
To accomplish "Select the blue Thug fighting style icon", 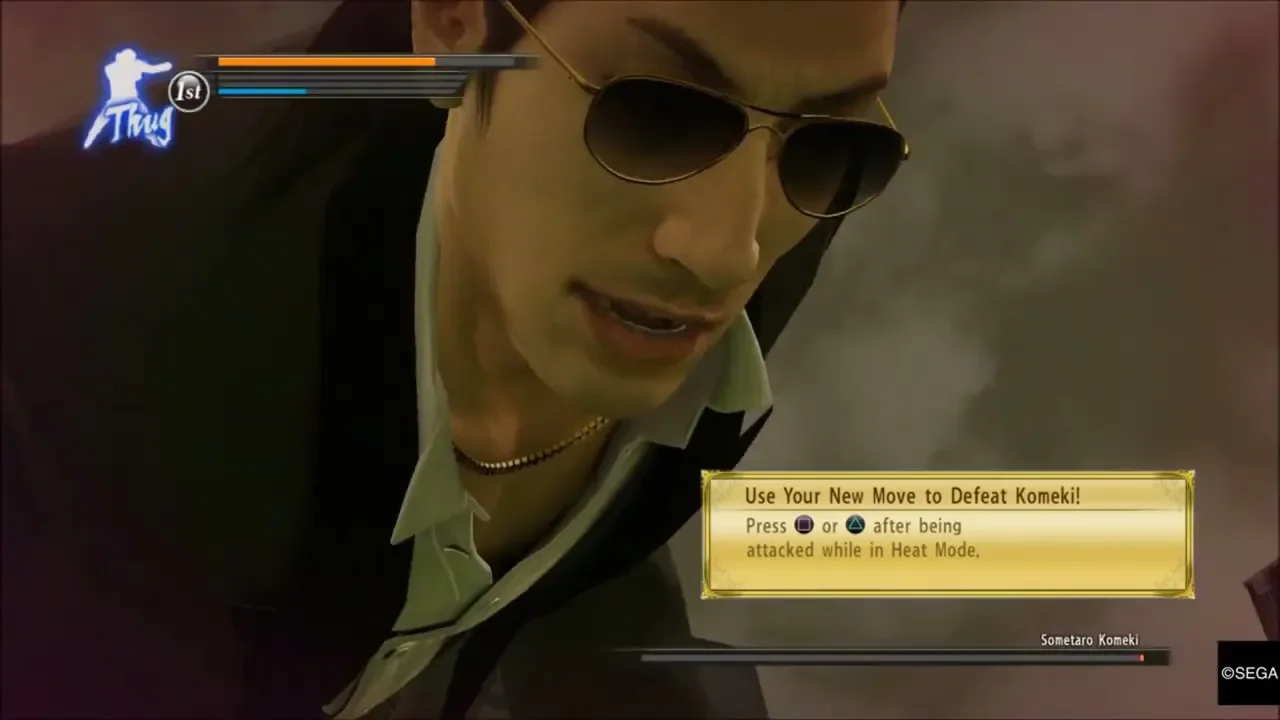I will [130, 100].
